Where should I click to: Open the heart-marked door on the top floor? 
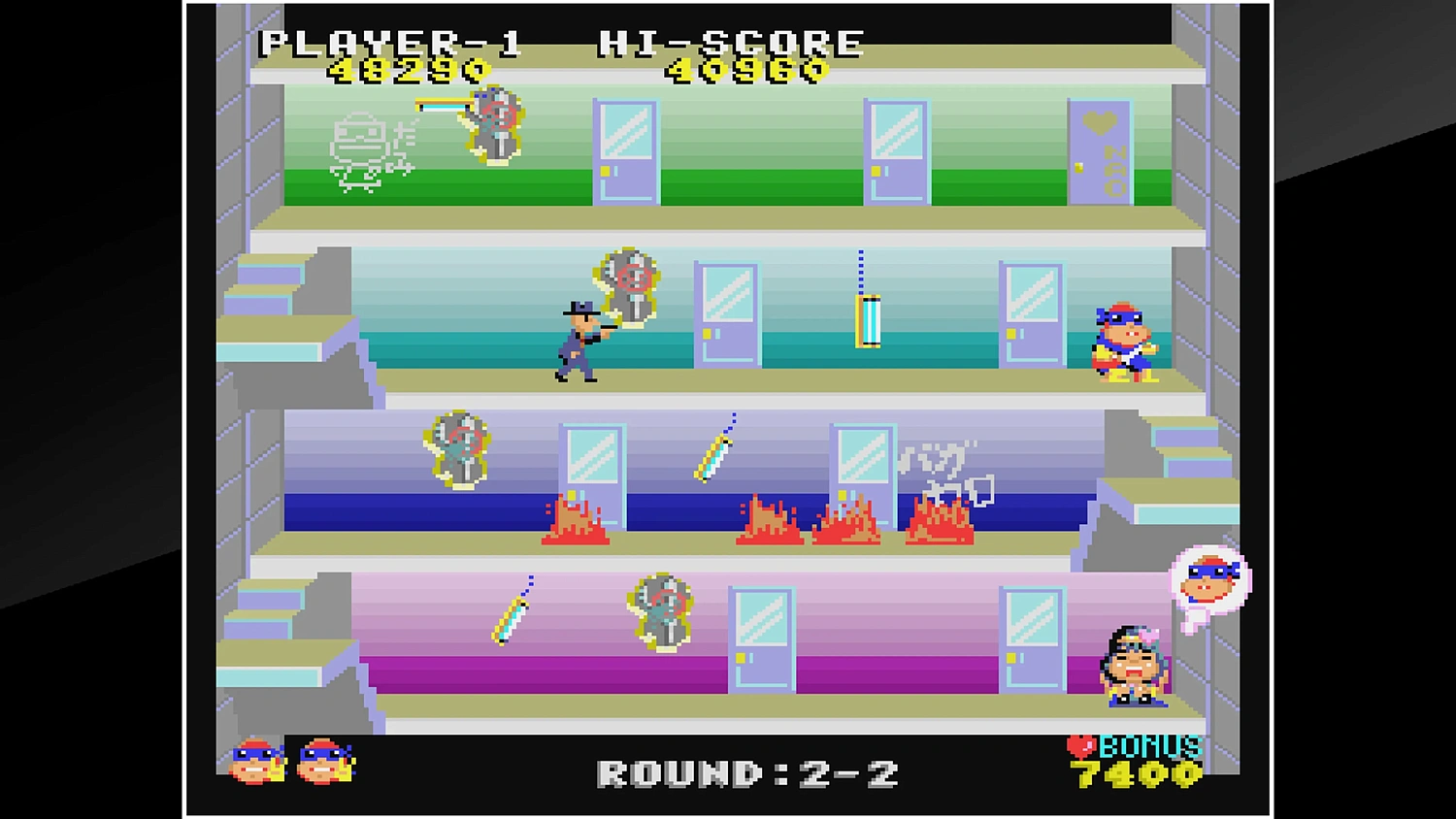[x=1102, y=150]
